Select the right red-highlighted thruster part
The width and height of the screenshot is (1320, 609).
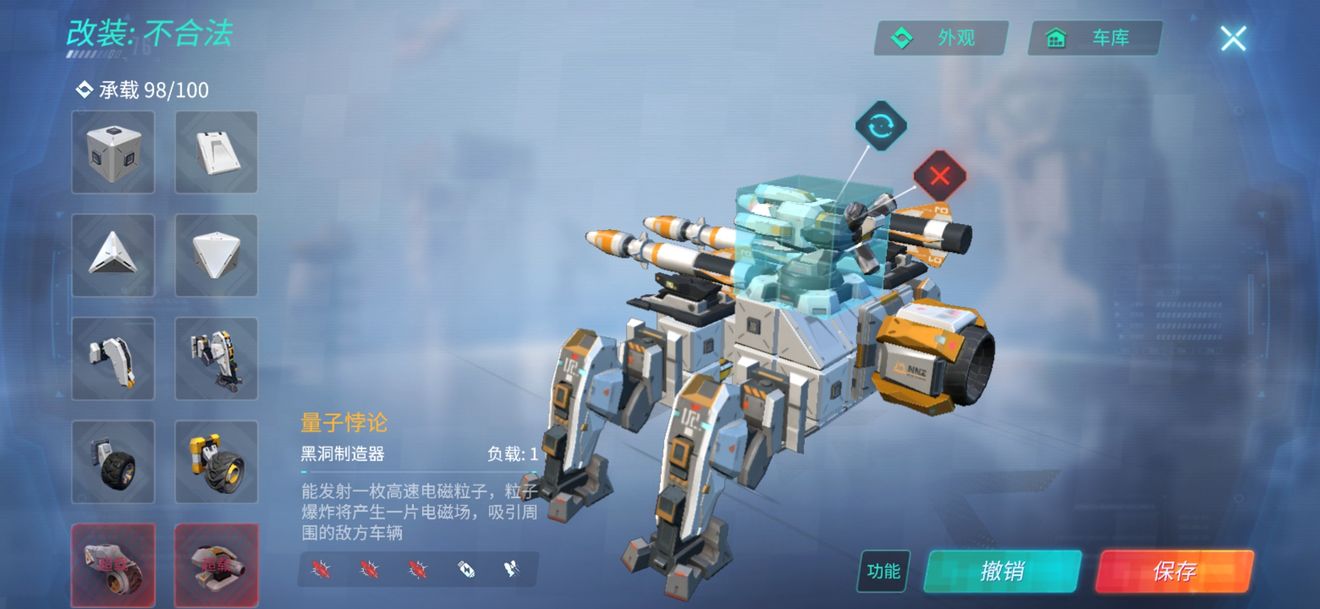pos(216,564)
